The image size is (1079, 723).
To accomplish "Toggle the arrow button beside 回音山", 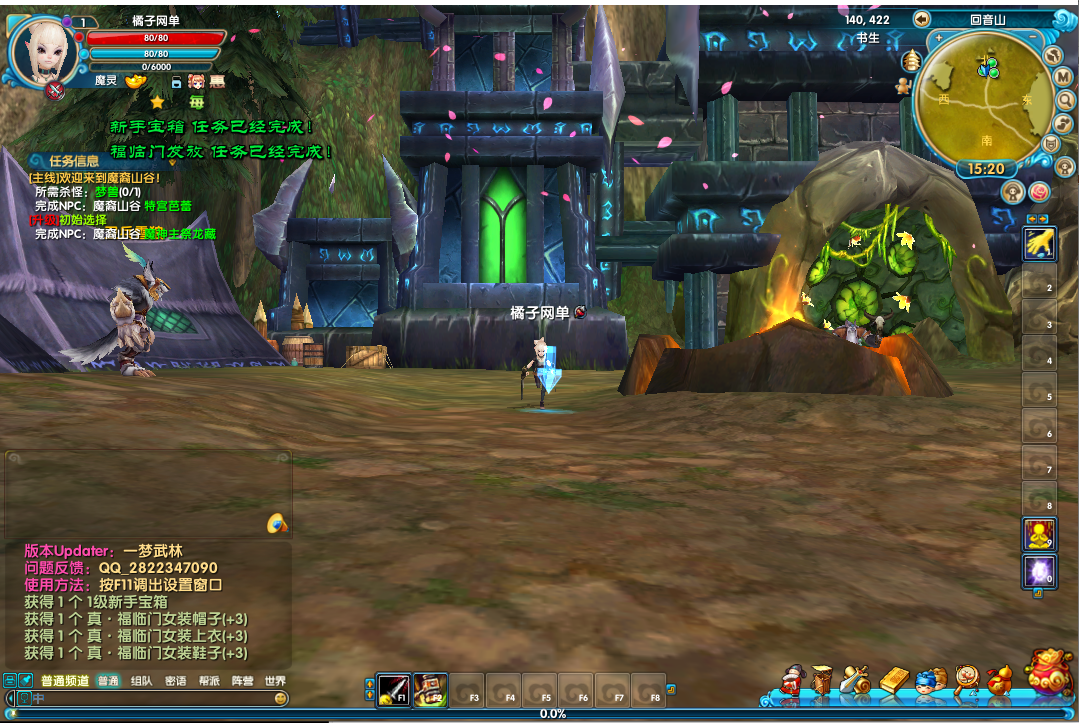I will (921, 19).
